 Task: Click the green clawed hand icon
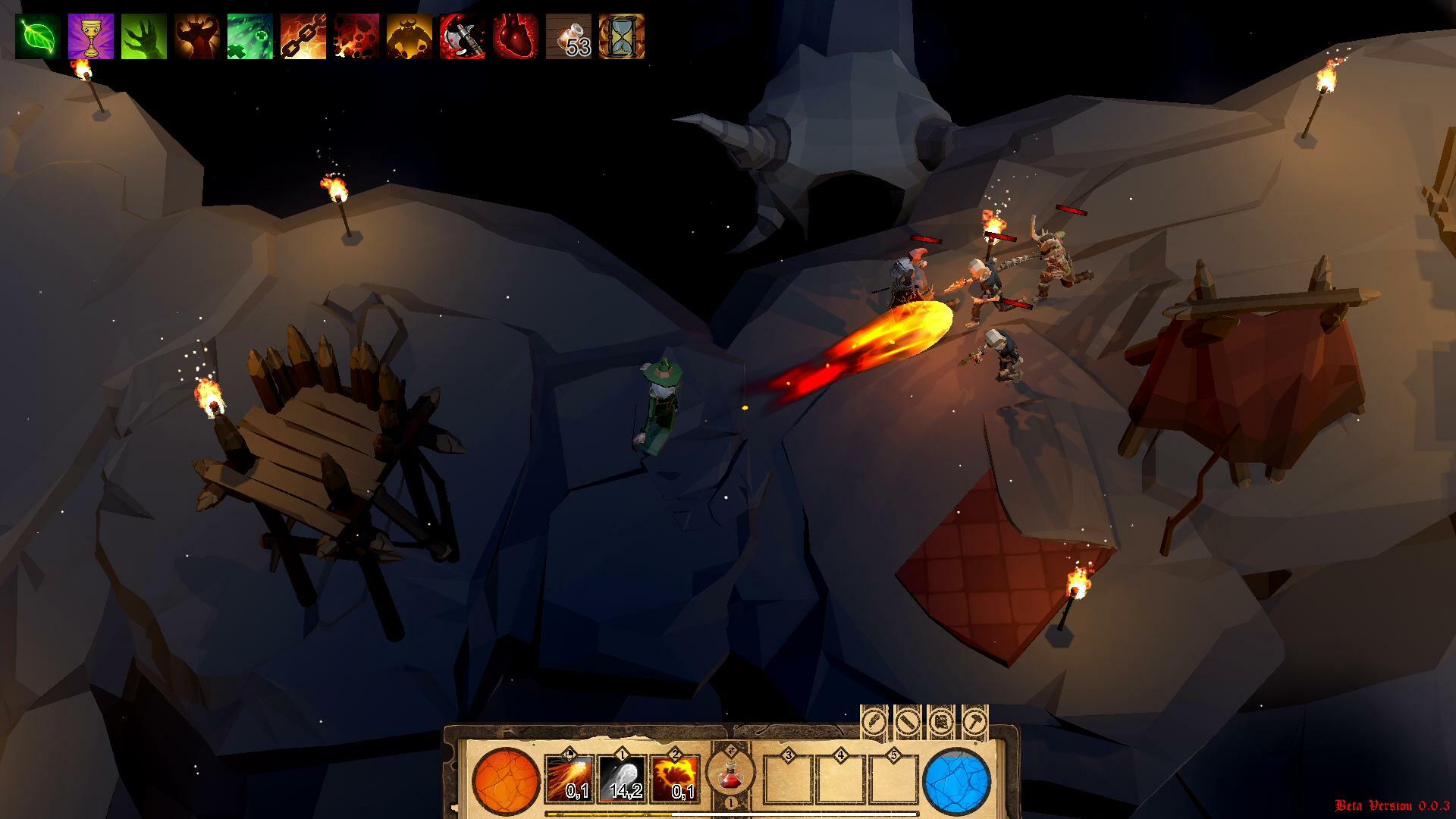pyautogui.click(x=144, y=36)
